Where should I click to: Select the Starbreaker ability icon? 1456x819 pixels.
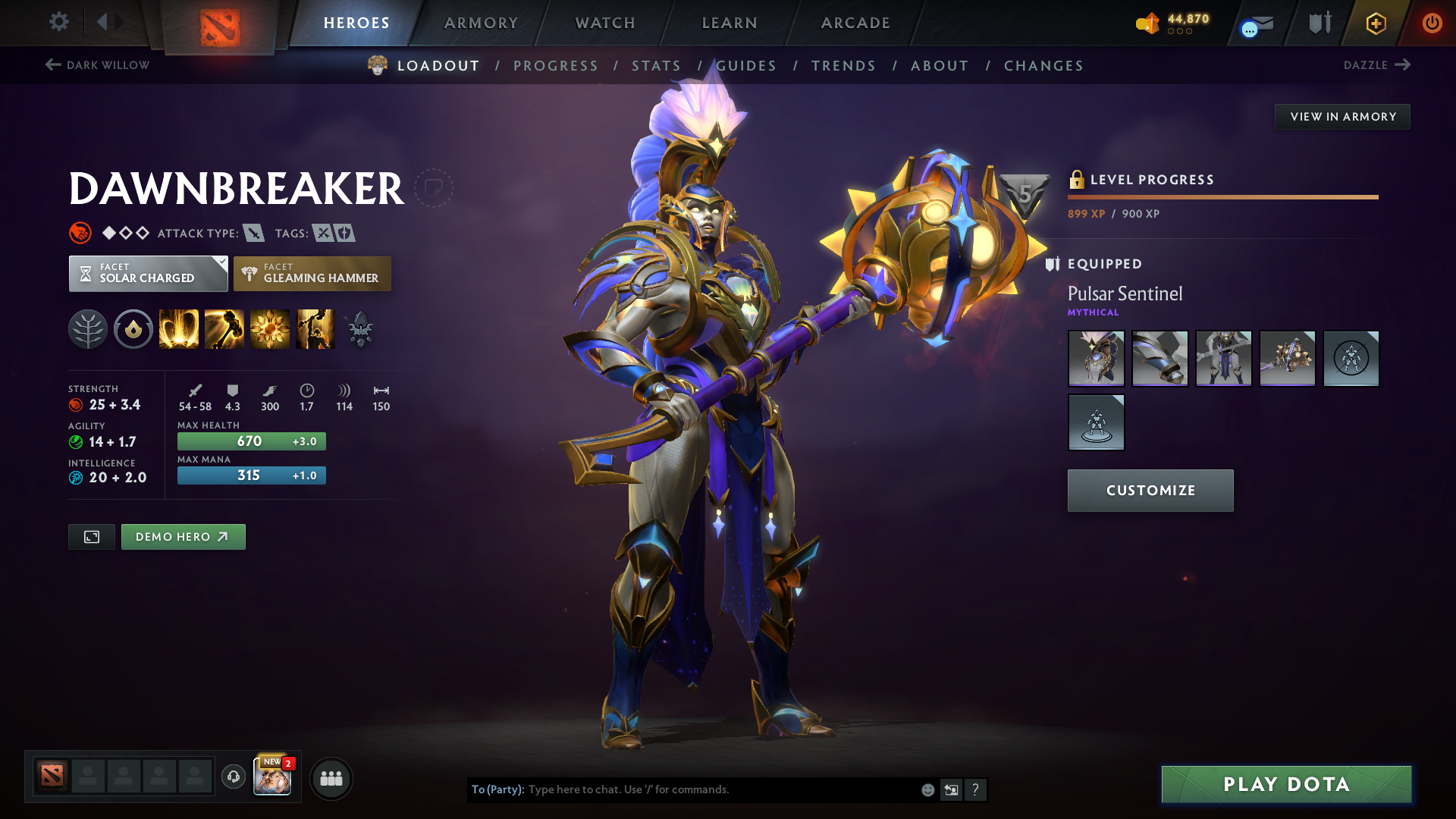179,328
